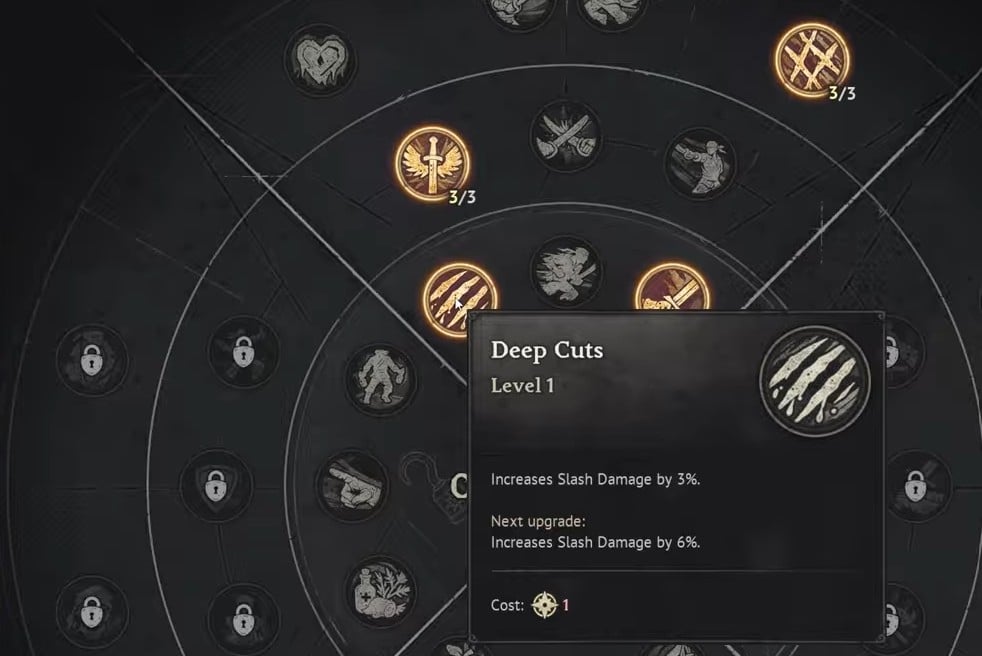Select the gold crosshatch slashes skill node
982x656 pixels.
point(812,59)
